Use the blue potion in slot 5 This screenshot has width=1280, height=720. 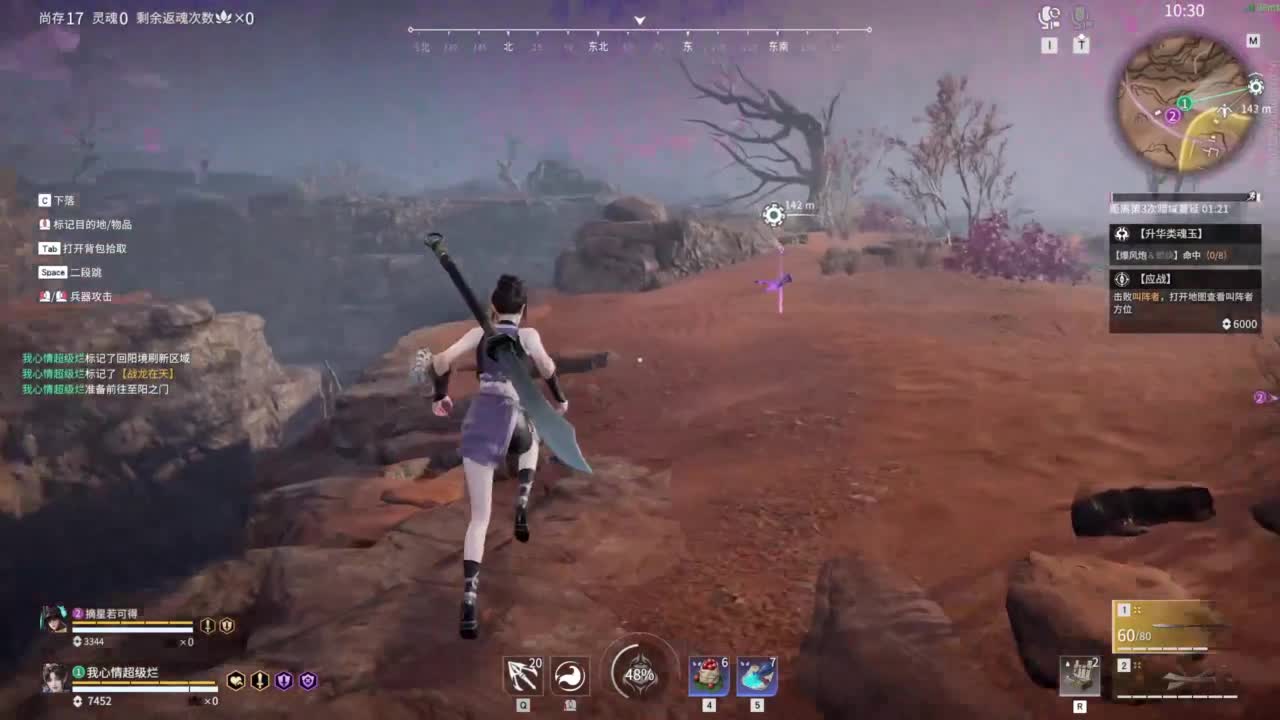757,673
